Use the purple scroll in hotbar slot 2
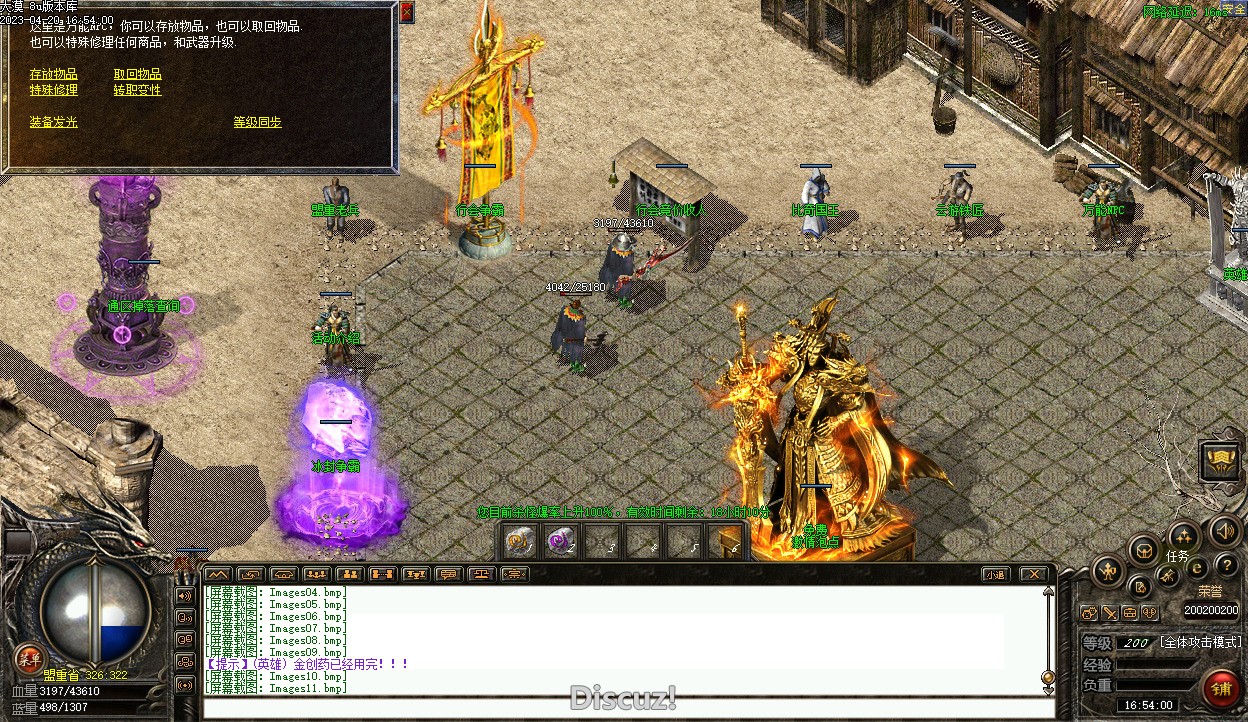Screen dimensions: 1248x722 (x=560, y=541)
